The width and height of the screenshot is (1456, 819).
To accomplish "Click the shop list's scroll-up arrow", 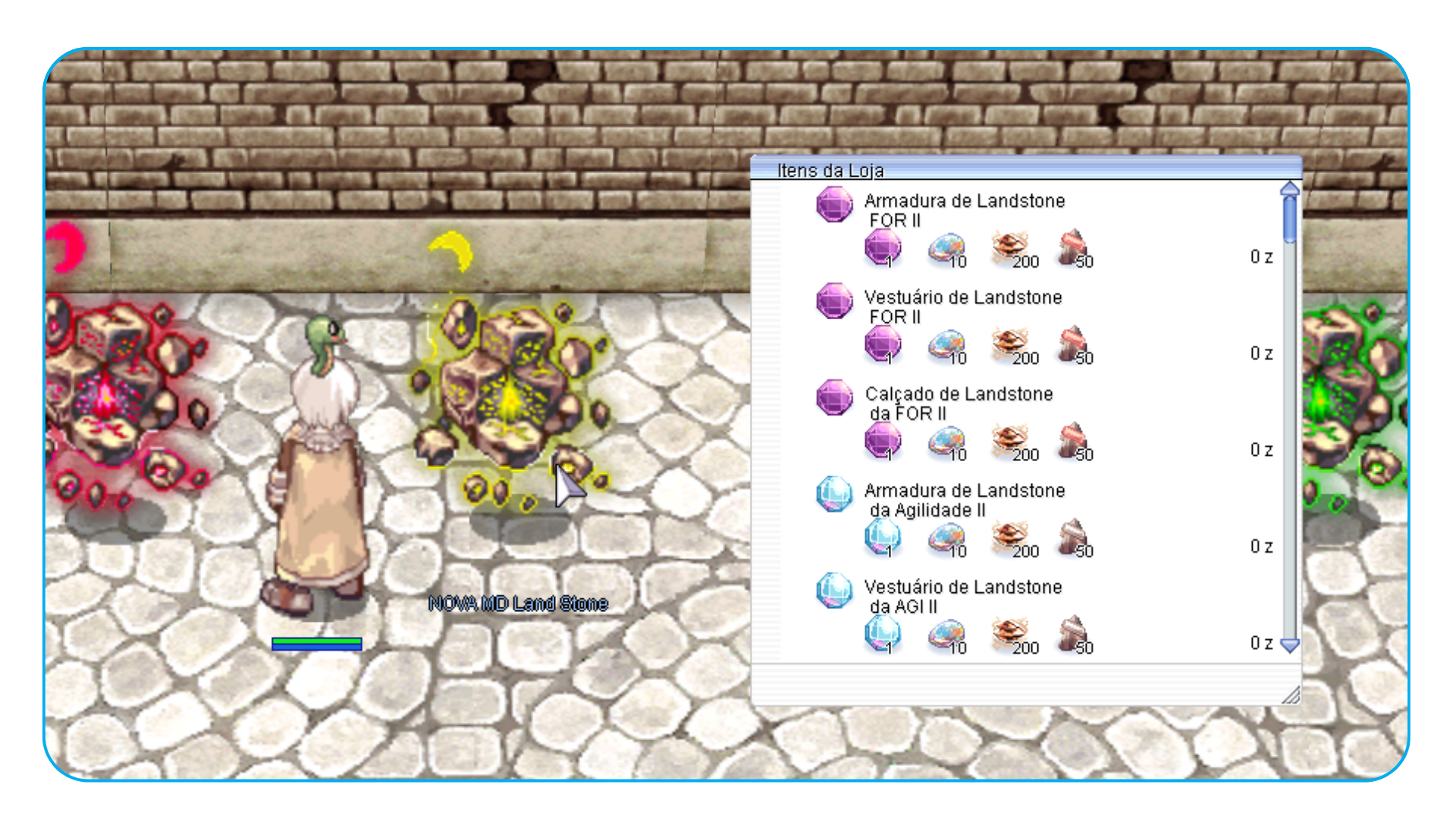I will coord(1289,189).
